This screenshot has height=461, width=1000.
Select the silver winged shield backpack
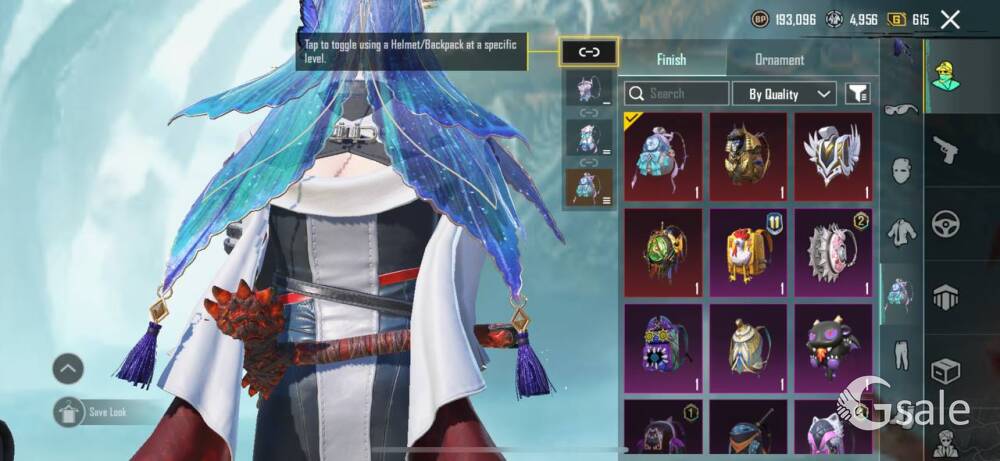(x=833, y=156)
